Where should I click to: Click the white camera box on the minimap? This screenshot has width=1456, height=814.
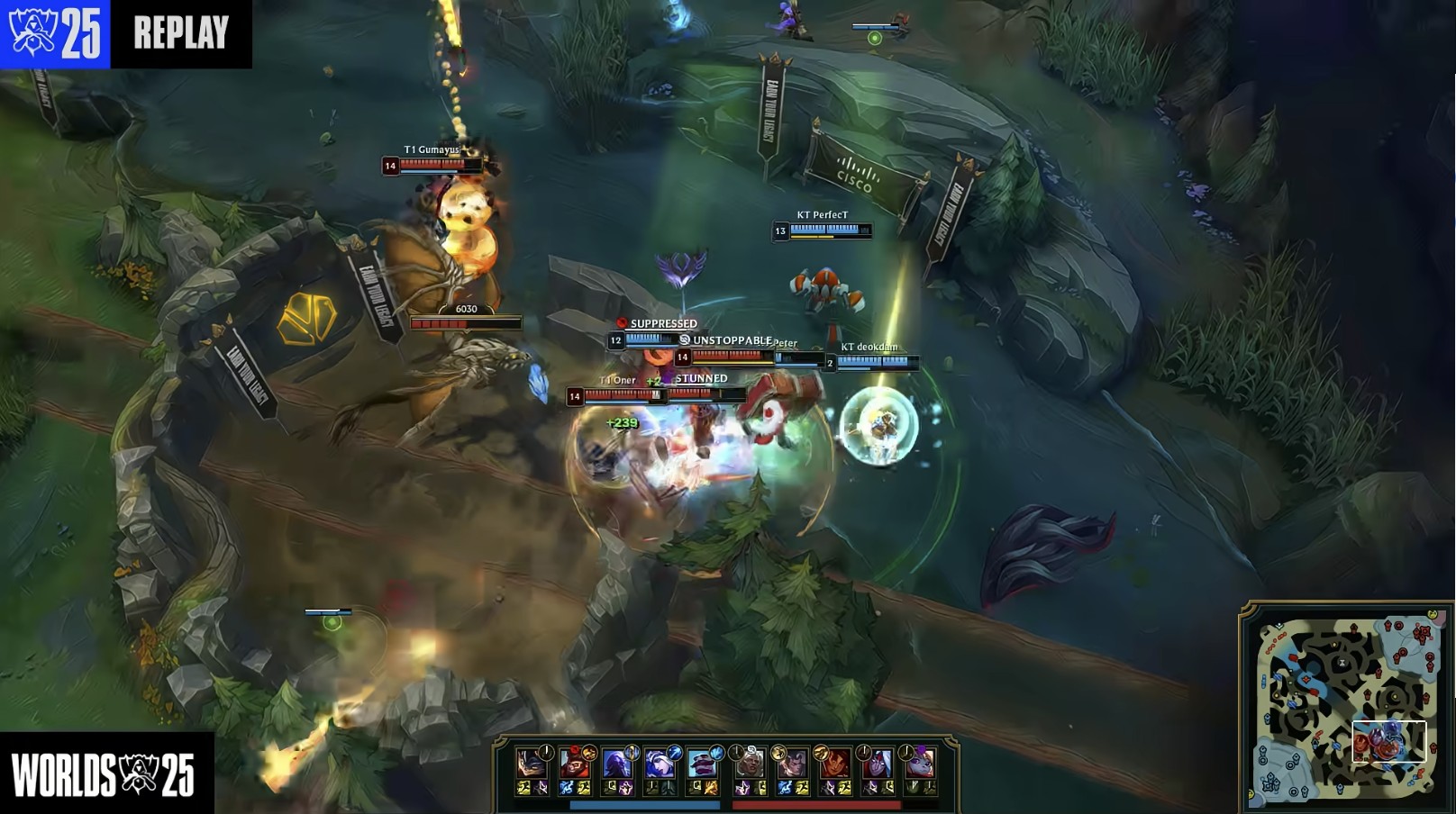pos(1388,741)
